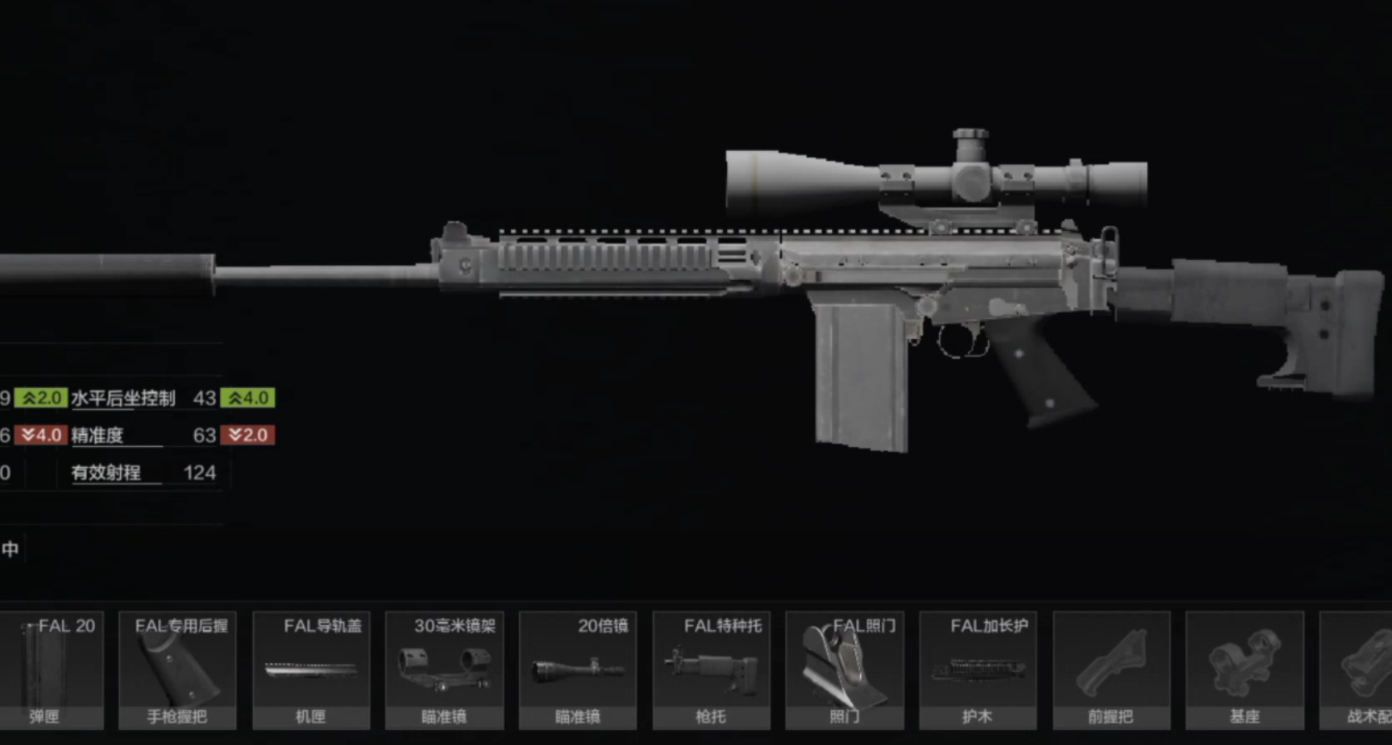The image size is (1392, 745).
Task: Open the empty 前握把 foregrip slot
Action: pos(1111,670)
